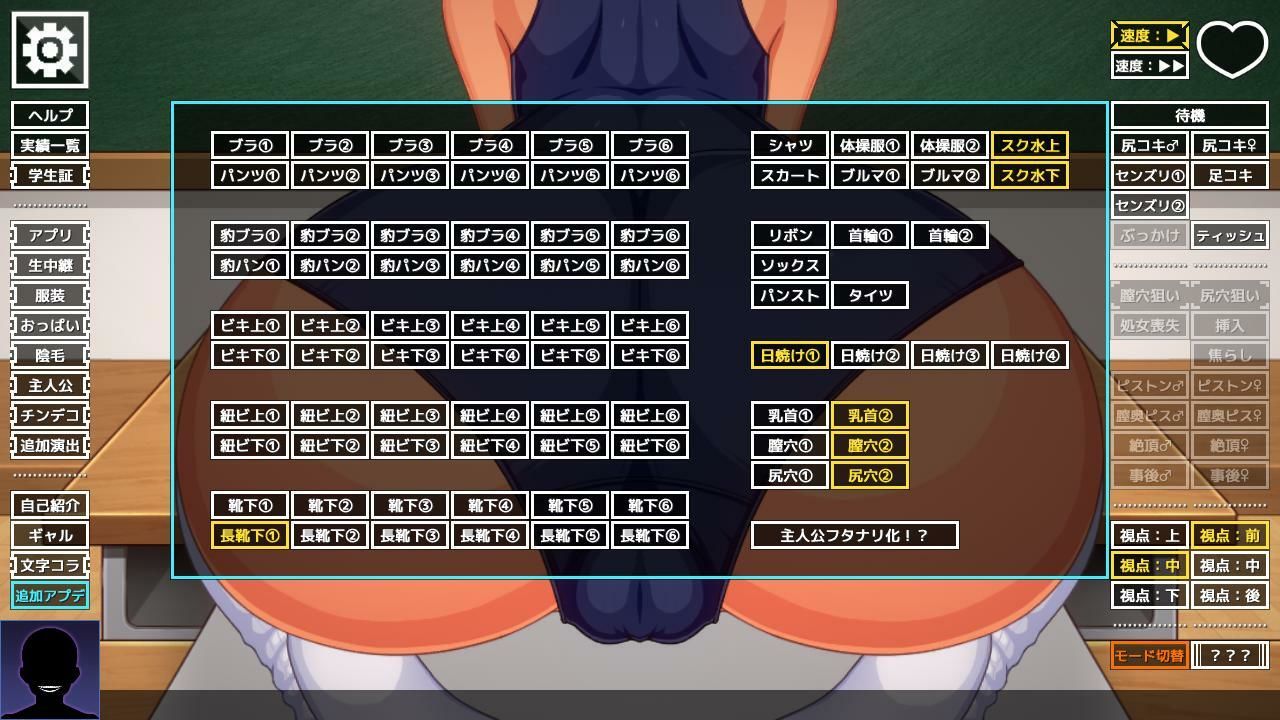The height and width of the screenshot is (720, 1280).
Task: Choose the 待機 standby action
Action: [x=1189, y=115]
